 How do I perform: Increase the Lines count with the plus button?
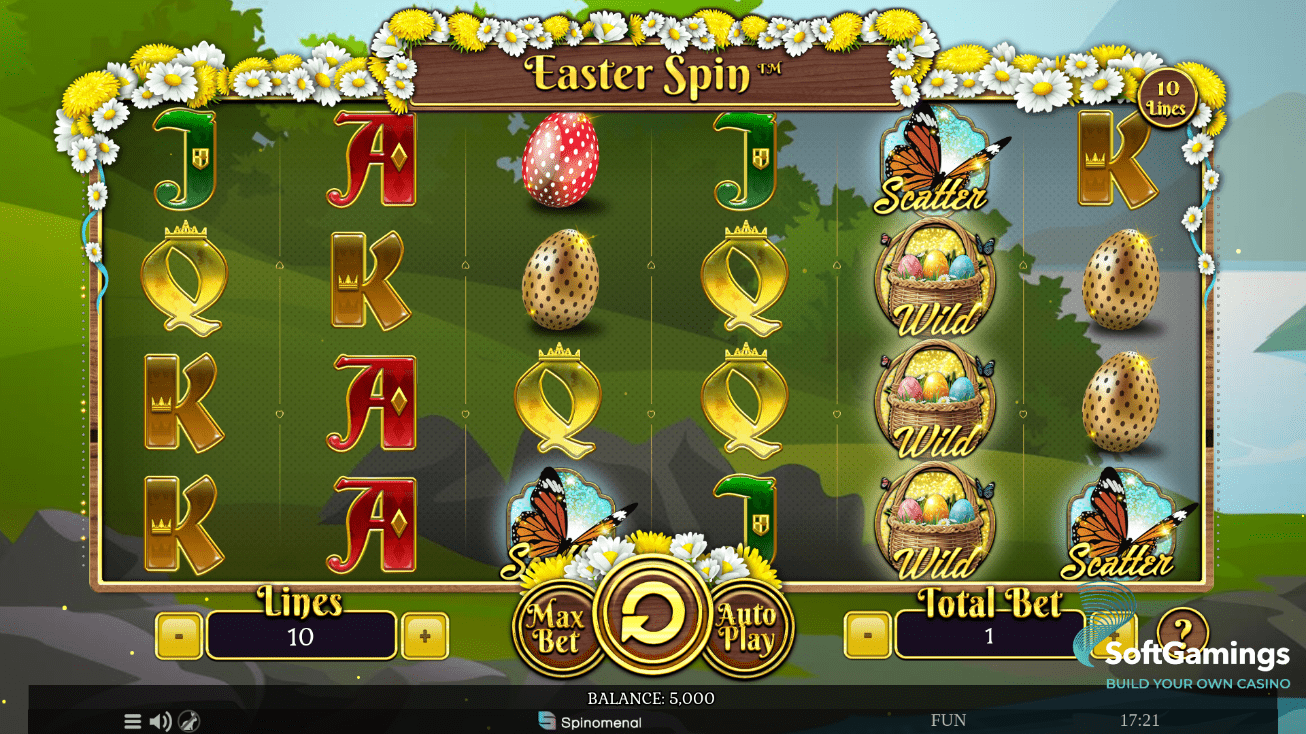pyautogui.click(x=424, y=633)
